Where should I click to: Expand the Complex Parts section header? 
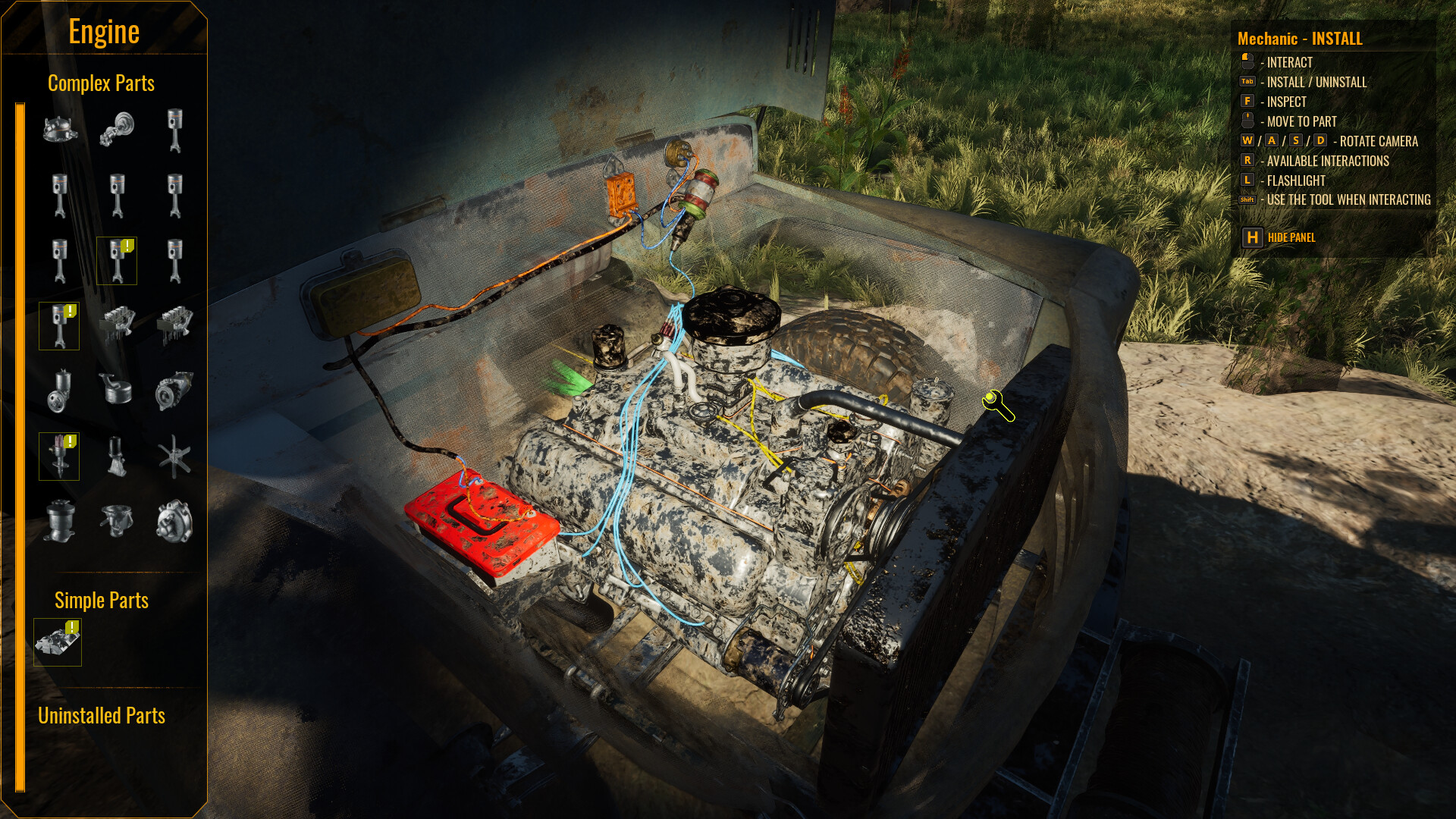[x=102, y=83]
